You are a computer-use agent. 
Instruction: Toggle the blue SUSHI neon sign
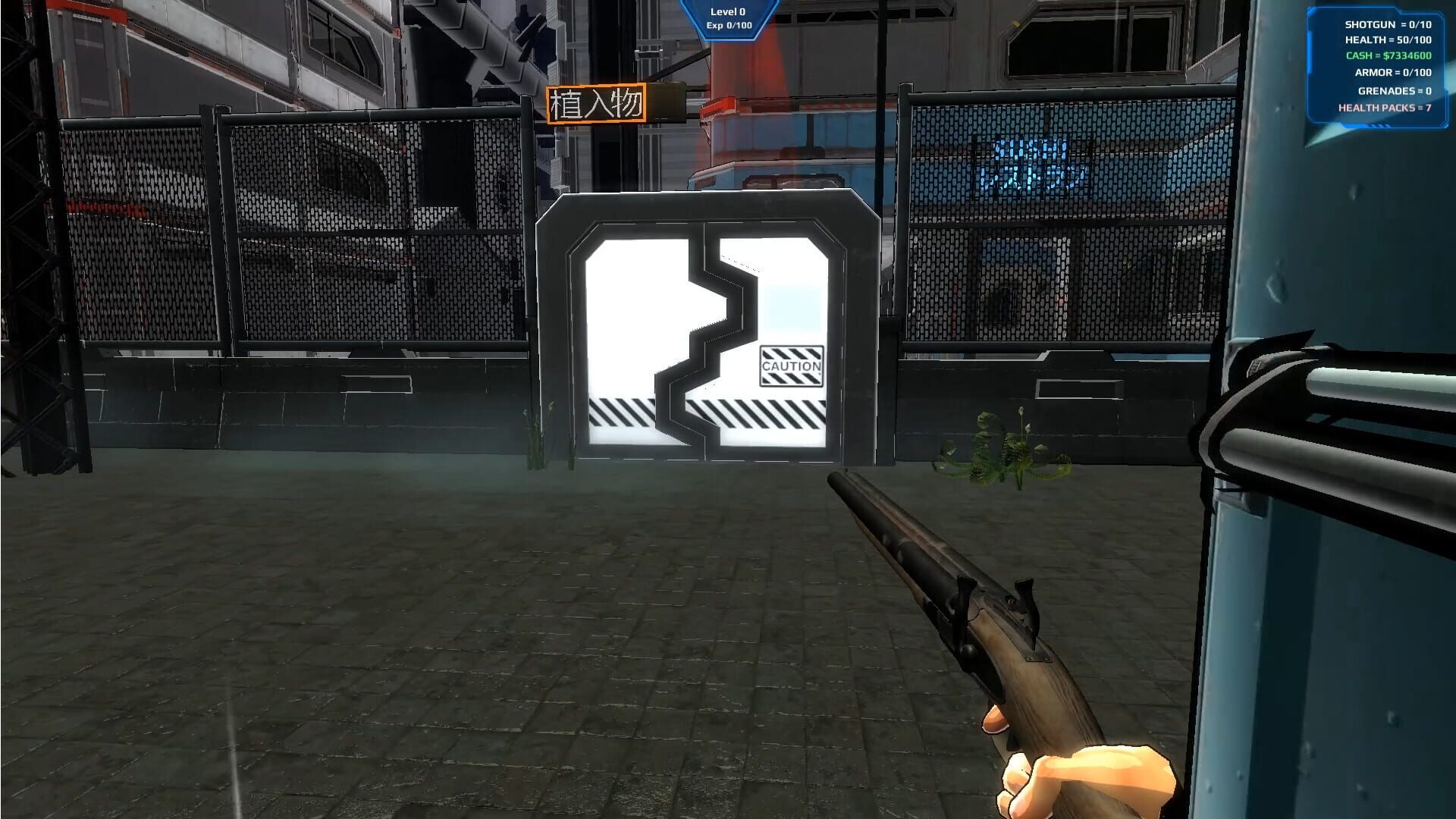coord(1029,161)
